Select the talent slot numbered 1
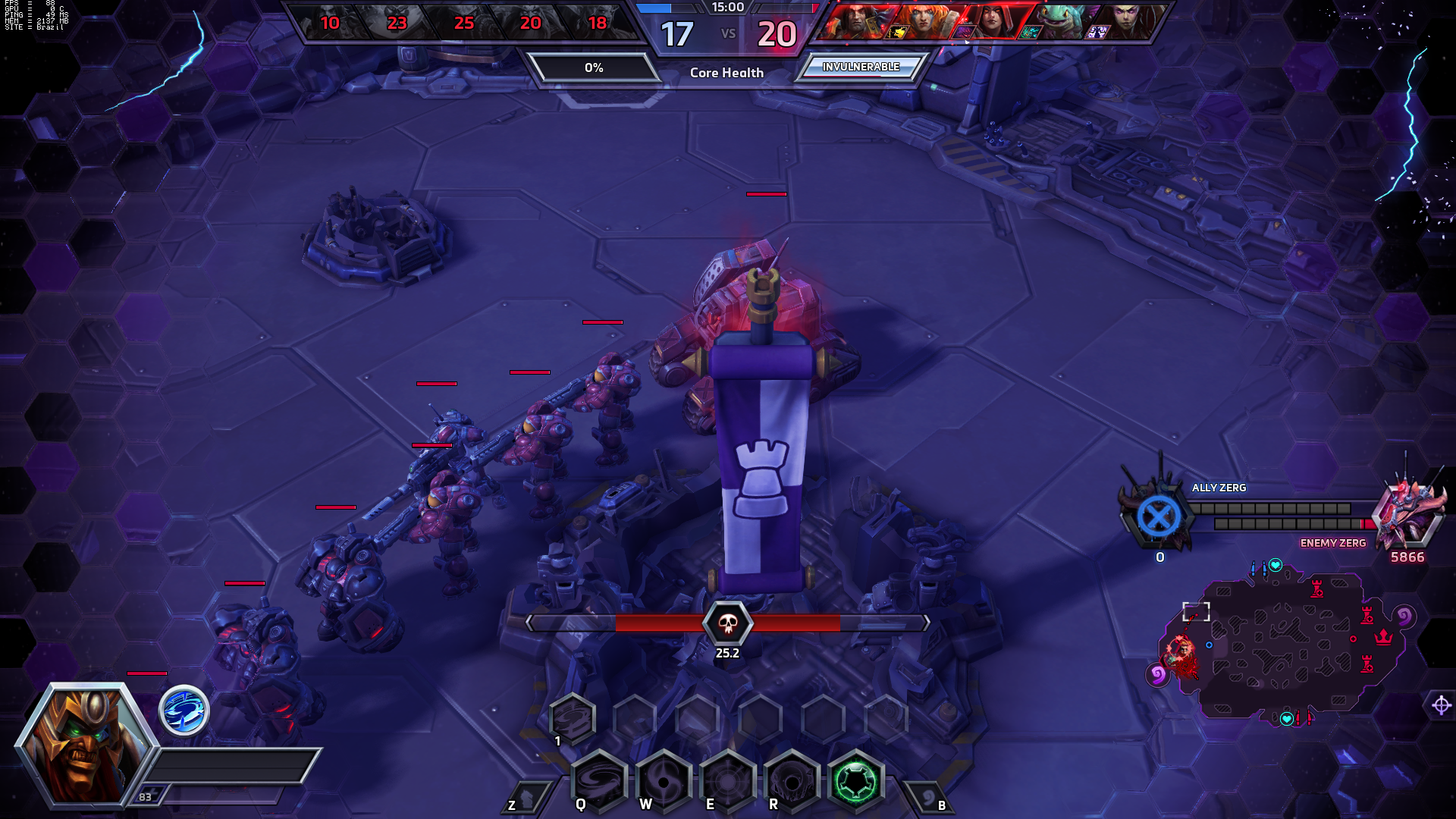Image resolution: width=1456 pixels, height=819 pixels. [x=572, y=718]
